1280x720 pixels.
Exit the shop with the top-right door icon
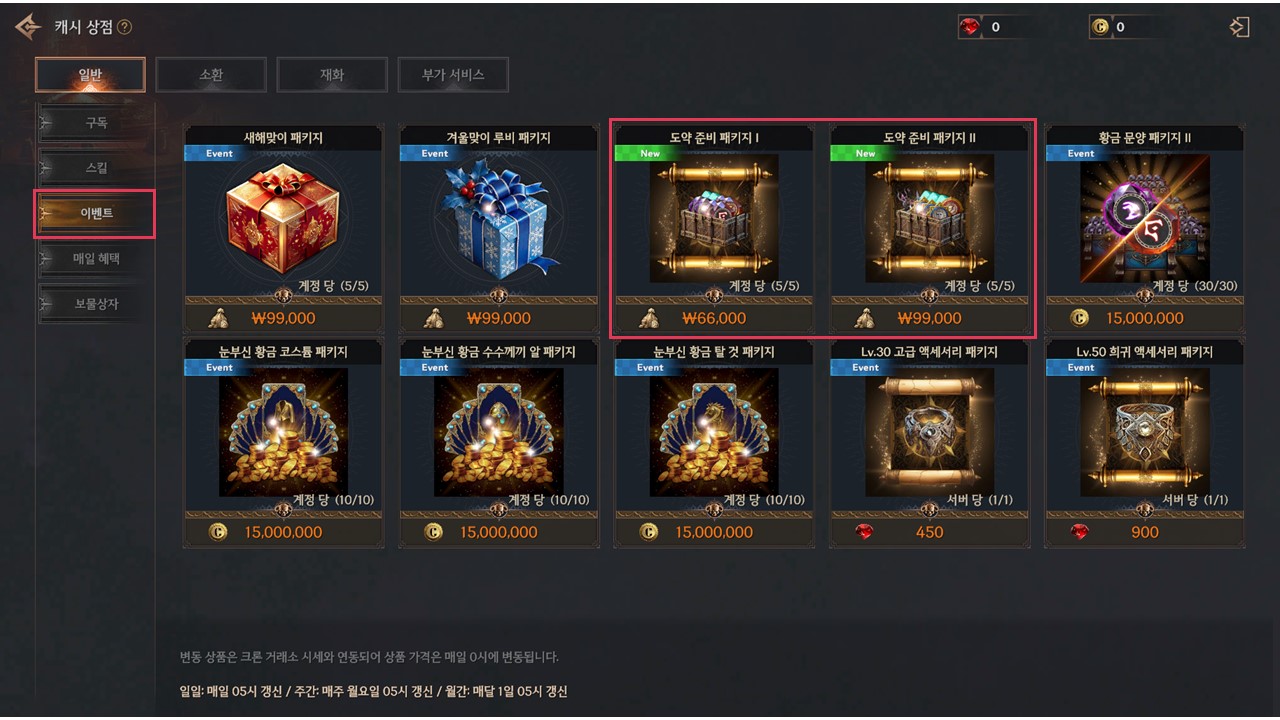[1240, 27]
